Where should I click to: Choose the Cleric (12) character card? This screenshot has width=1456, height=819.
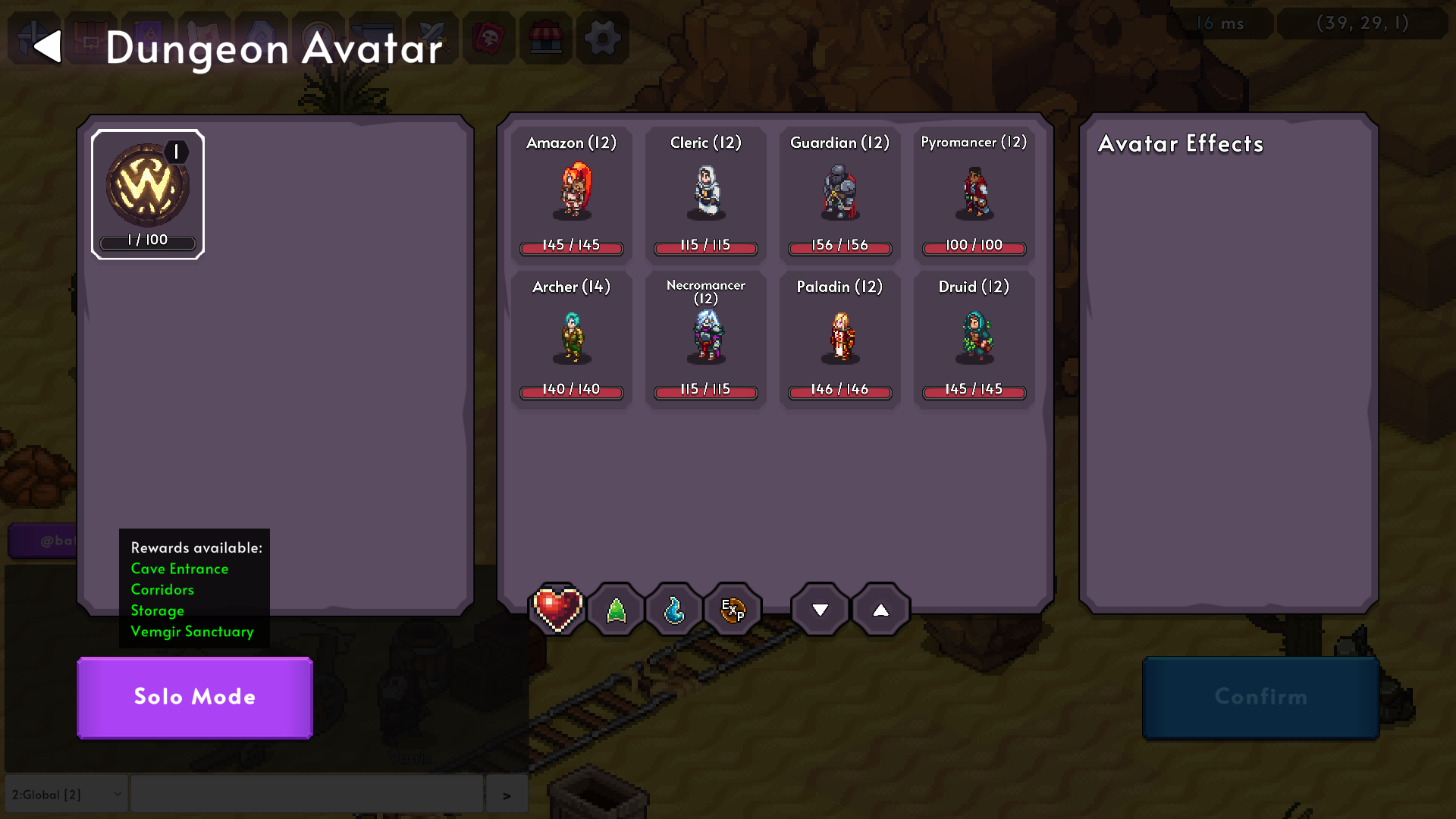point(705,193)
